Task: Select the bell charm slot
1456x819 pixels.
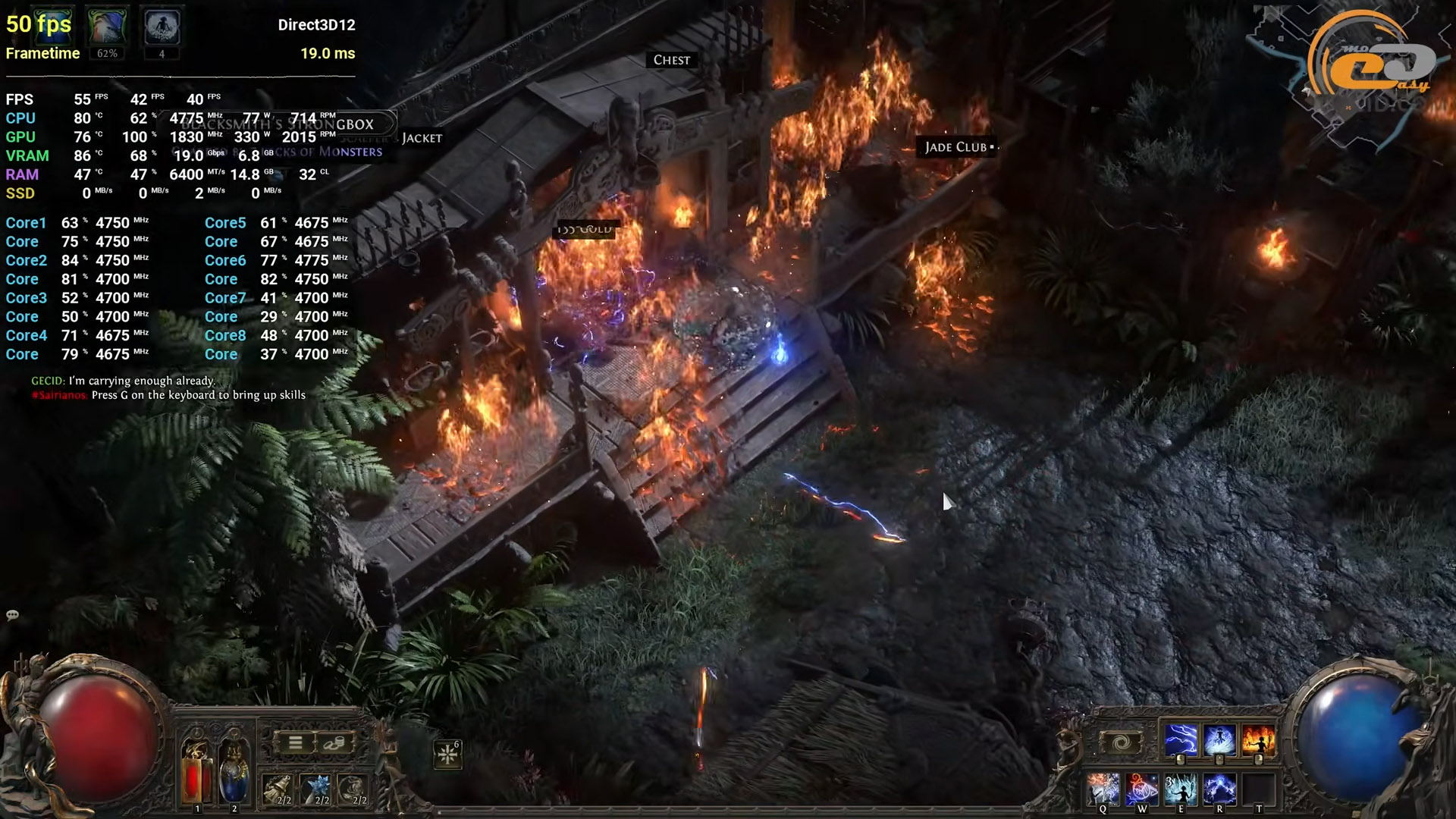Action: click(x=278, y=789)
